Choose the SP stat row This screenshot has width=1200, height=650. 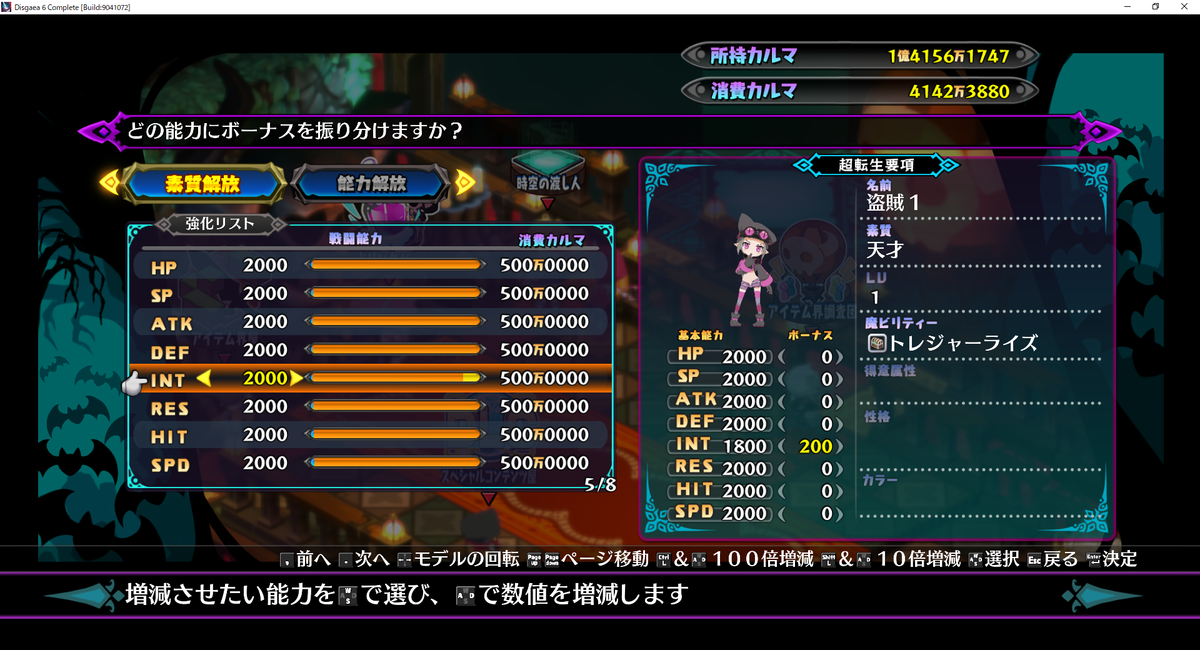pos(370,294)
